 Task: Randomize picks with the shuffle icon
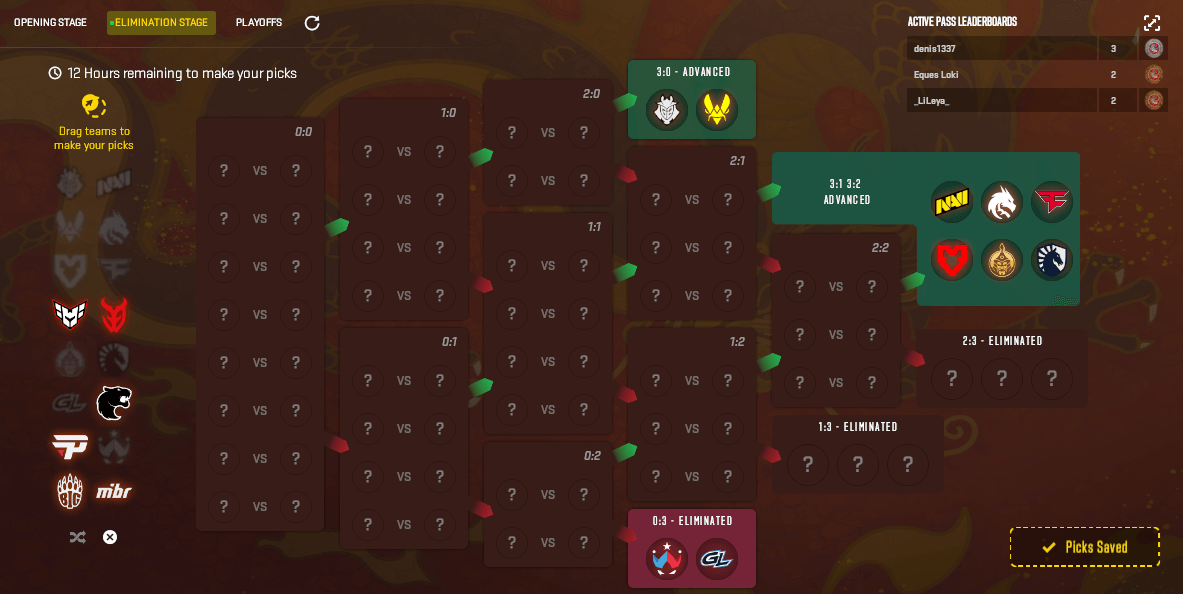[78, 537]
